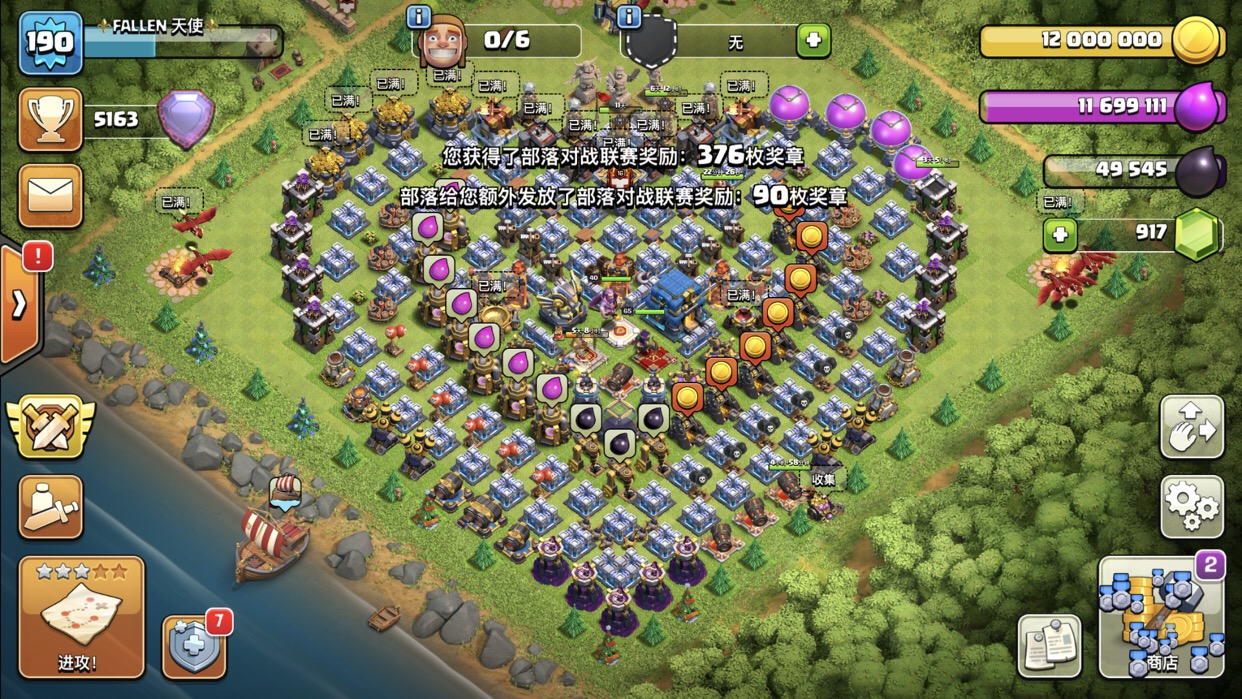The height and width of the screenshot is (699, 1242).
Task: Open the level 190 experience badge
Action: tap(50, 43)
